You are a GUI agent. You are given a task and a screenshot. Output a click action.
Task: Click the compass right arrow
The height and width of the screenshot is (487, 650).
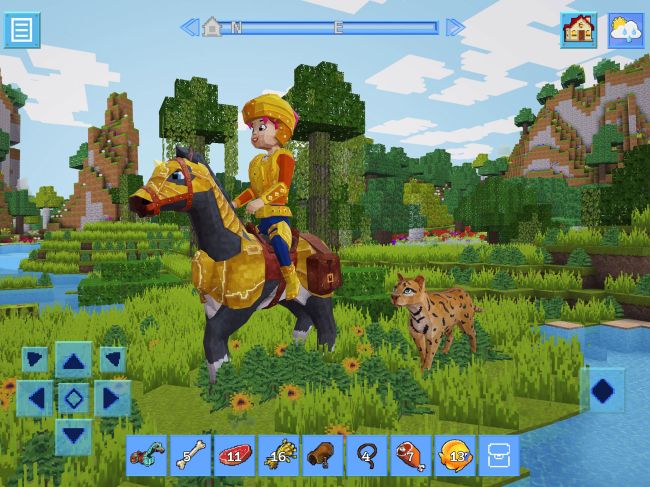(455, 27)
